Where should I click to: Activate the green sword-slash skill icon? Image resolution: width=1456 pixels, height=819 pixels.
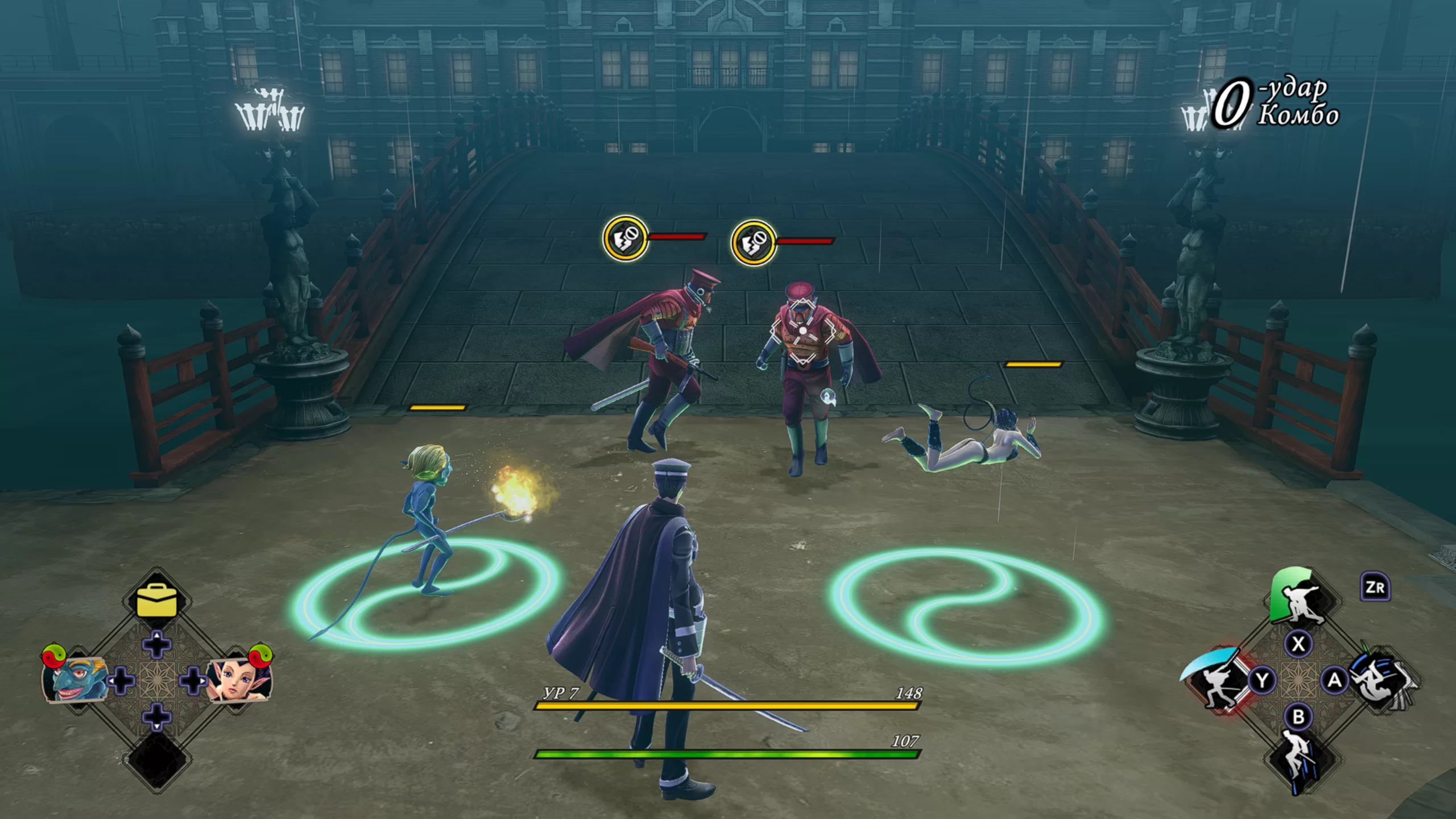pyautogui.click(x=1298, y=598)
